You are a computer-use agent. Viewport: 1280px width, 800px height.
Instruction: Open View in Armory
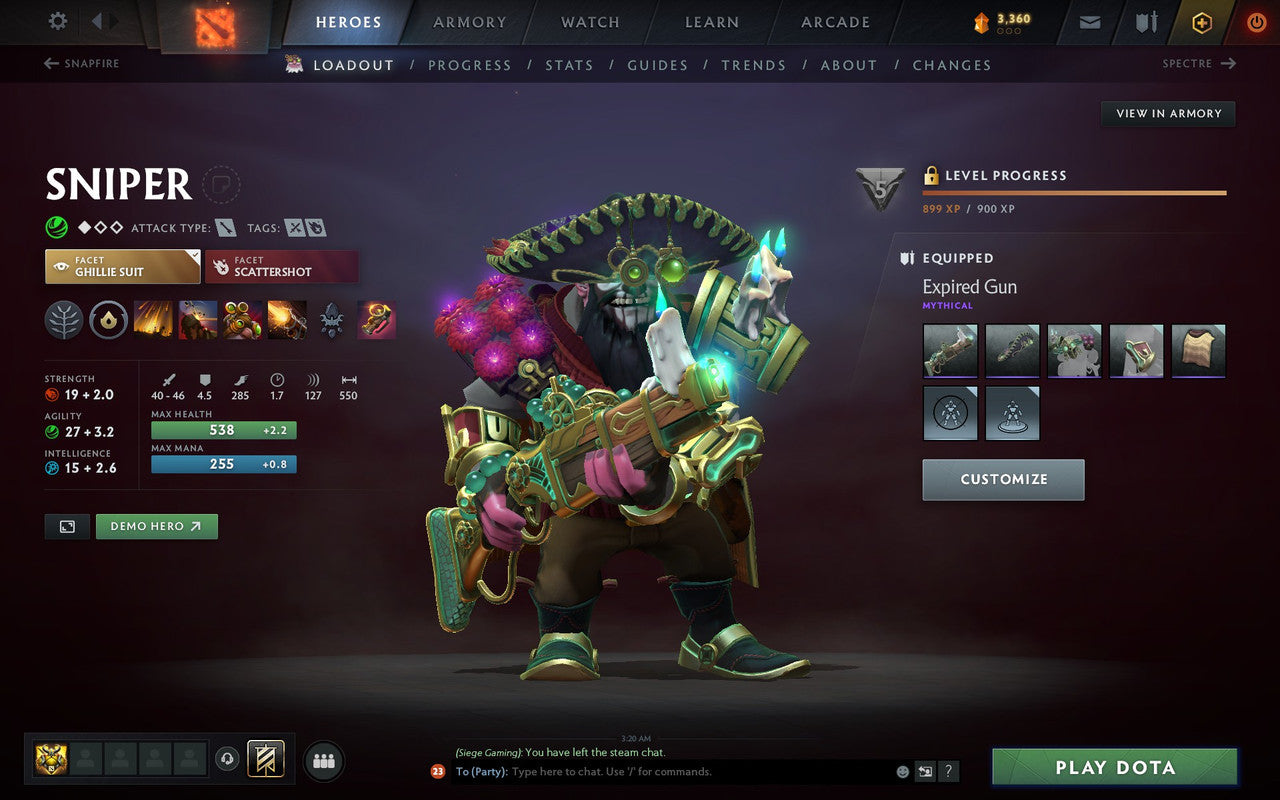[x=1167, y=113]
